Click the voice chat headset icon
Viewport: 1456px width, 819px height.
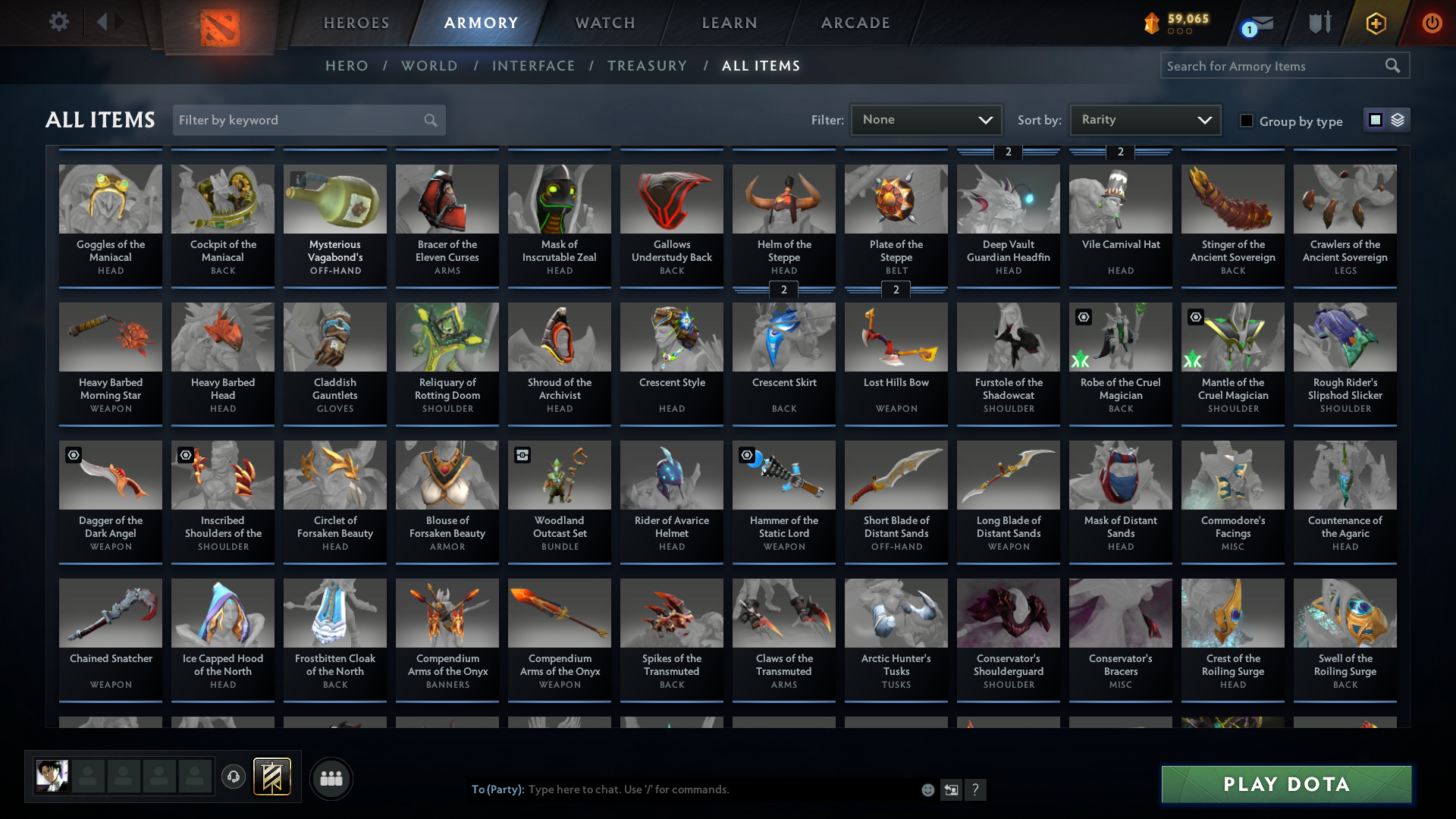coord(234,778)
